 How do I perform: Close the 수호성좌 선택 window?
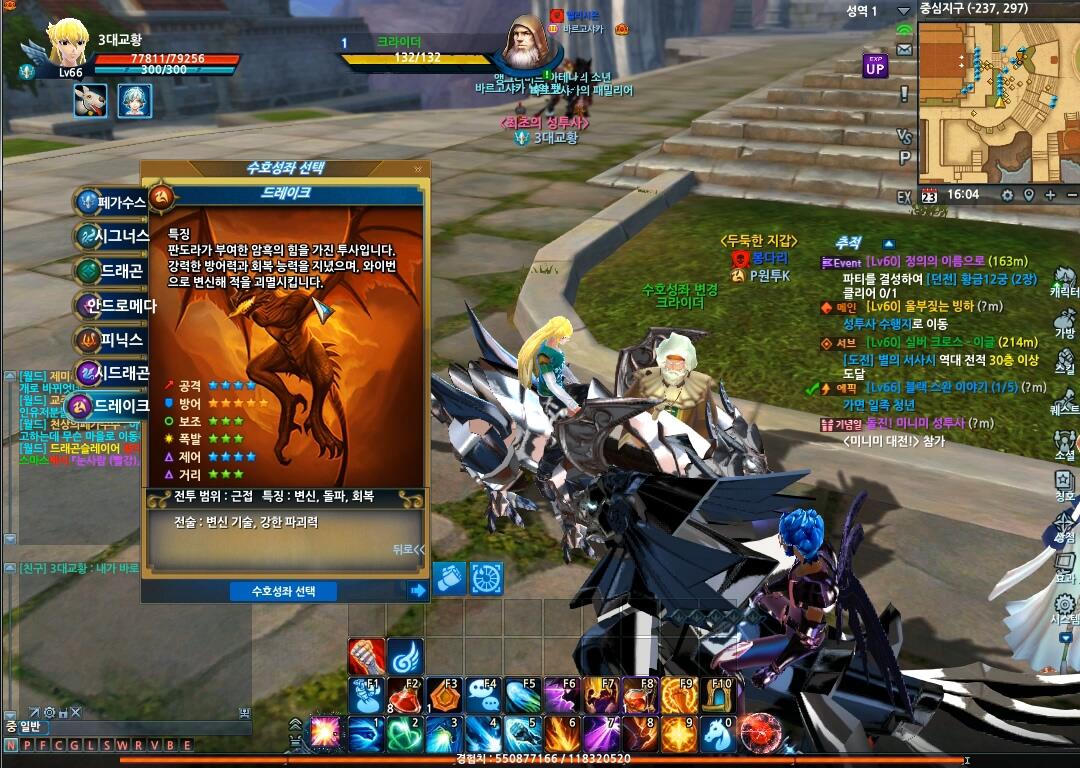pyautogui.click(x=417, y=169)
